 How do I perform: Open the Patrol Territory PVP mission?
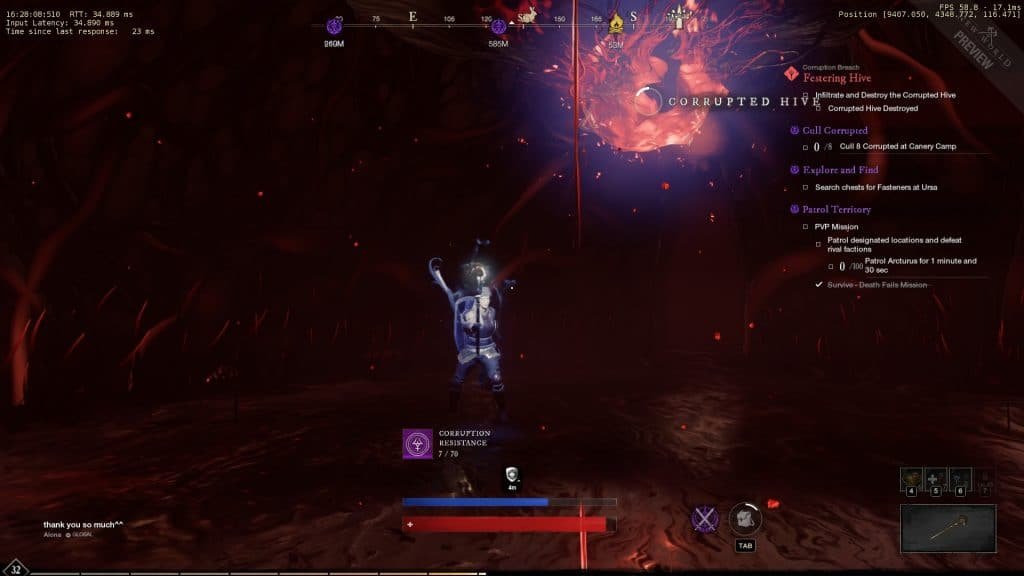[x=836, y=210]
